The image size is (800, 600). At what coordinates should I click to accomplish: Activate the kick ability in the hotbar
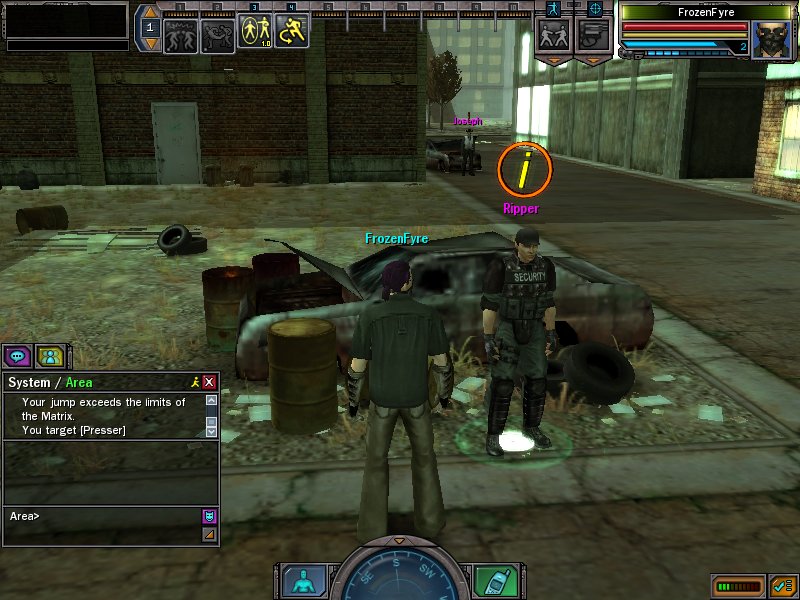tap(218, 34)
